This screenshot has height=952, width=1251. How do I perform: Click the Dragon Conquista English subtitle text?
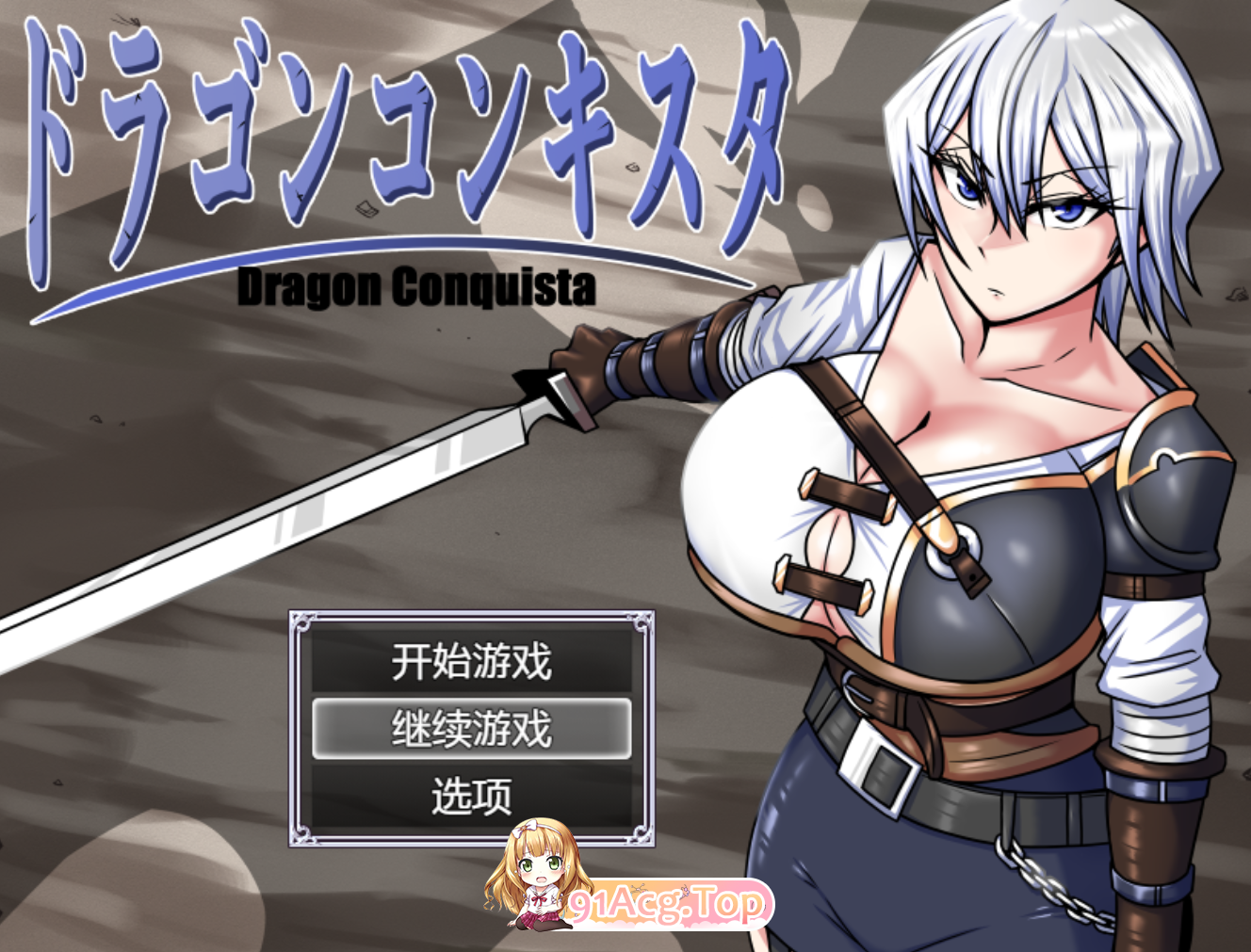[x=419, y=285]
